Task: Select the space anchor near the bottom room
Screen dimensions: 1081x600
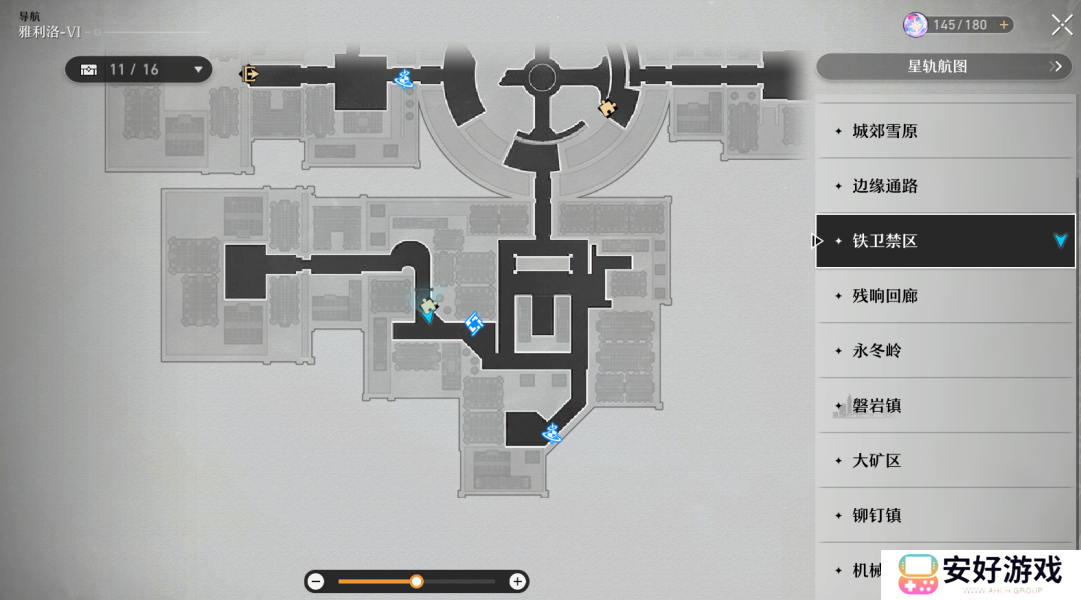Action: point(551,433)
